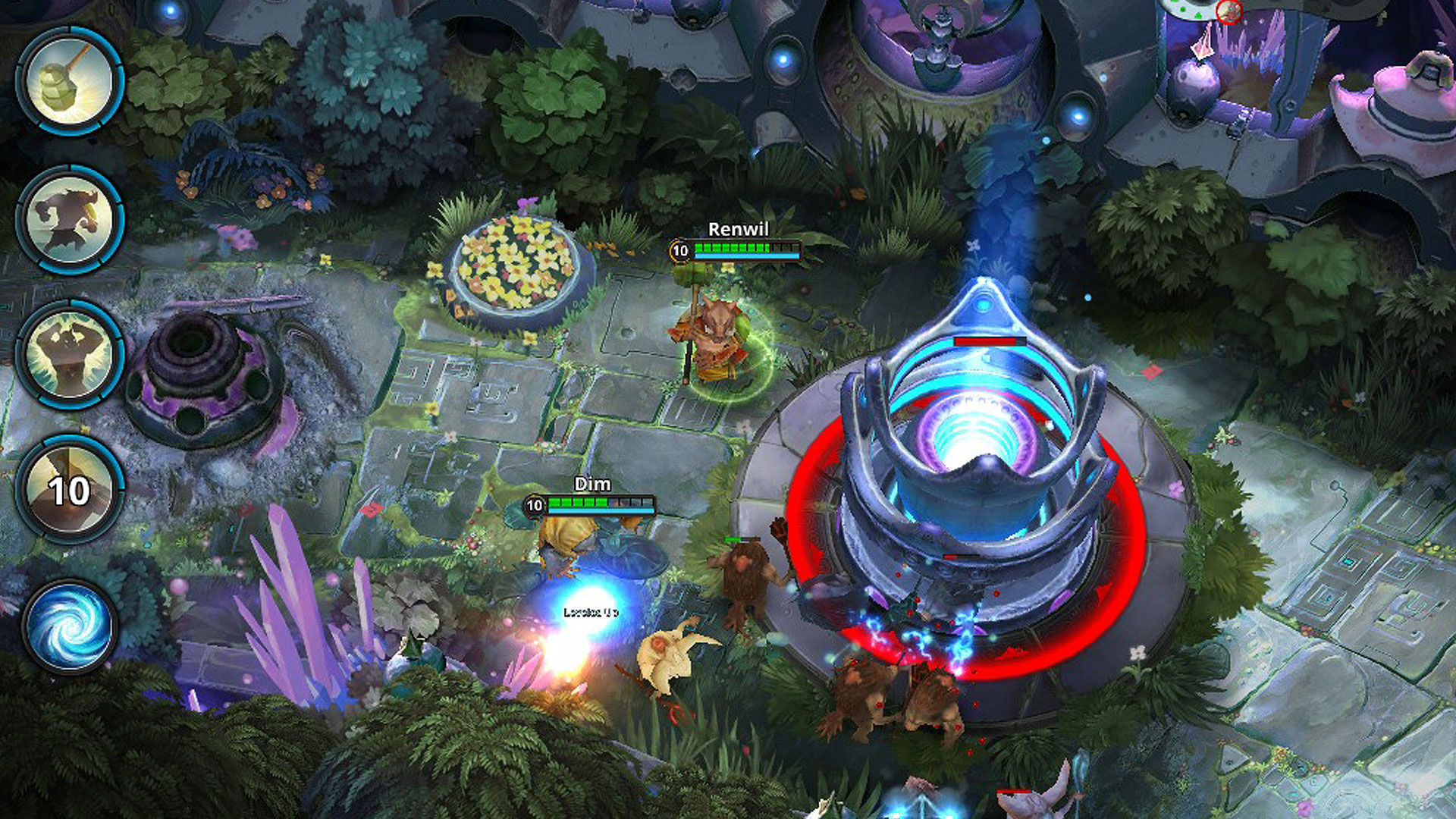Screen dimensions: 1456x819
Task: Activate the green hammer ability
Action: pos(70,81)
